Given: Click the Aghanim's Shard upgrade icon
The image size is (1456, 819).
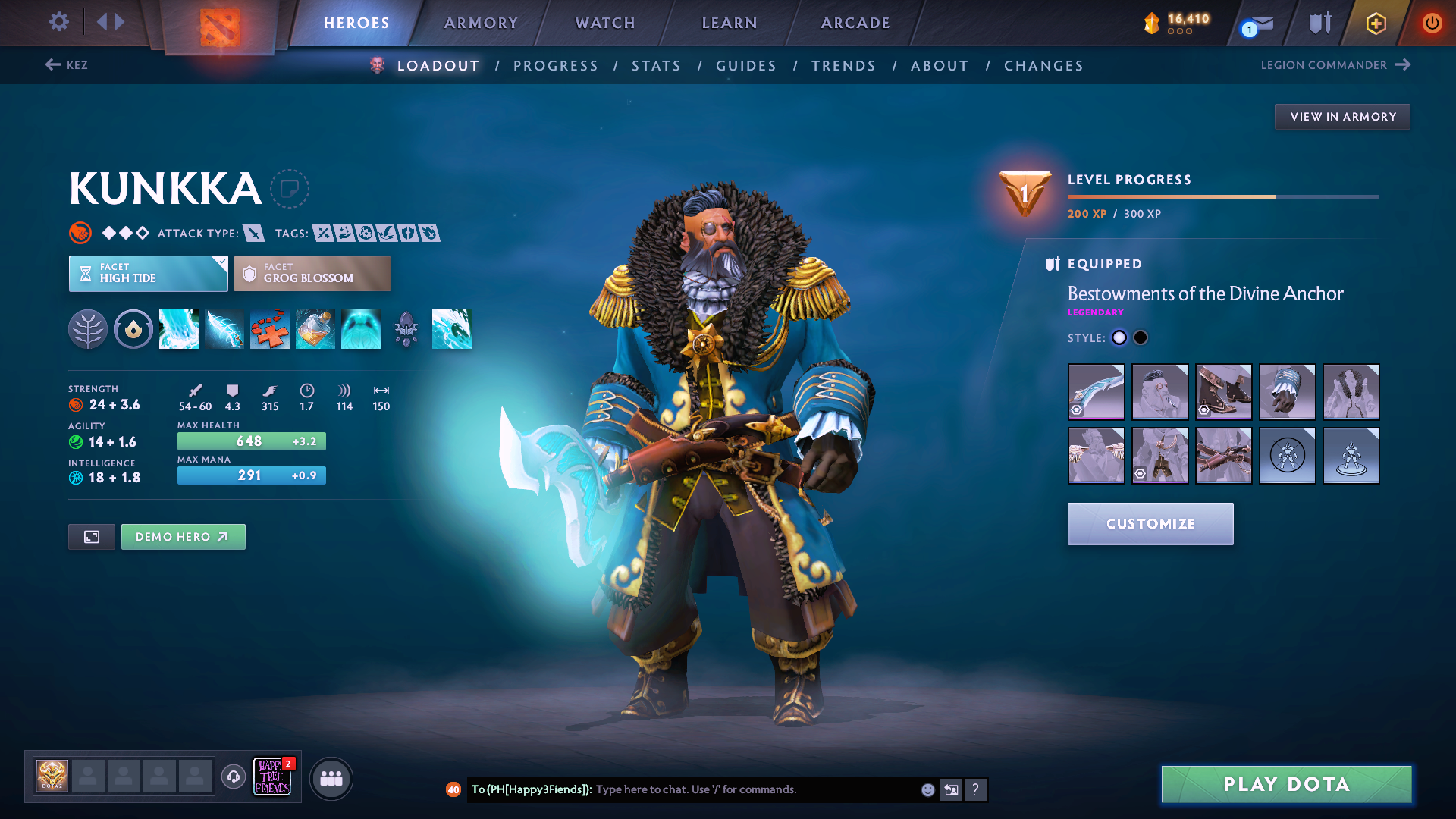Looking at the screenshot, I should (x=406, y=329).
